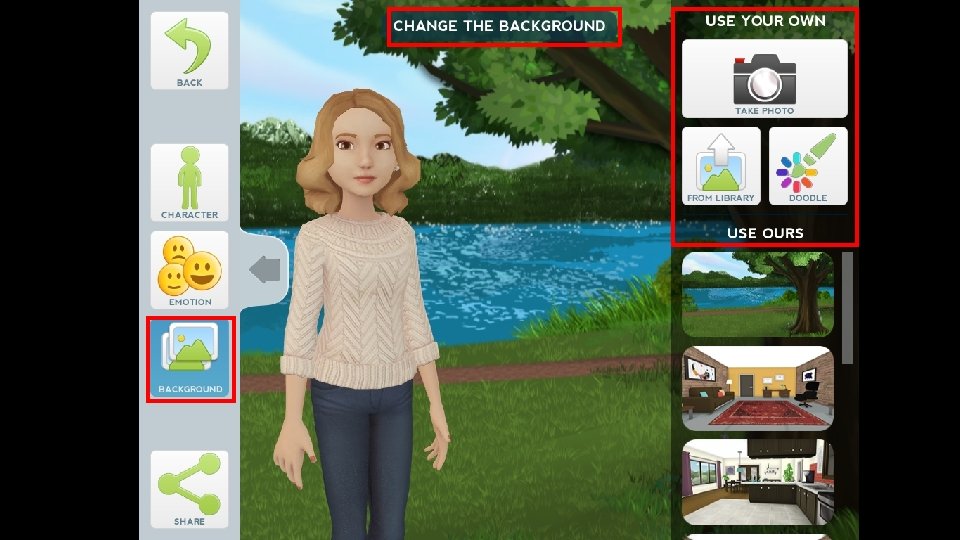Collapse the side panel with the arrow

pos(265,269)
